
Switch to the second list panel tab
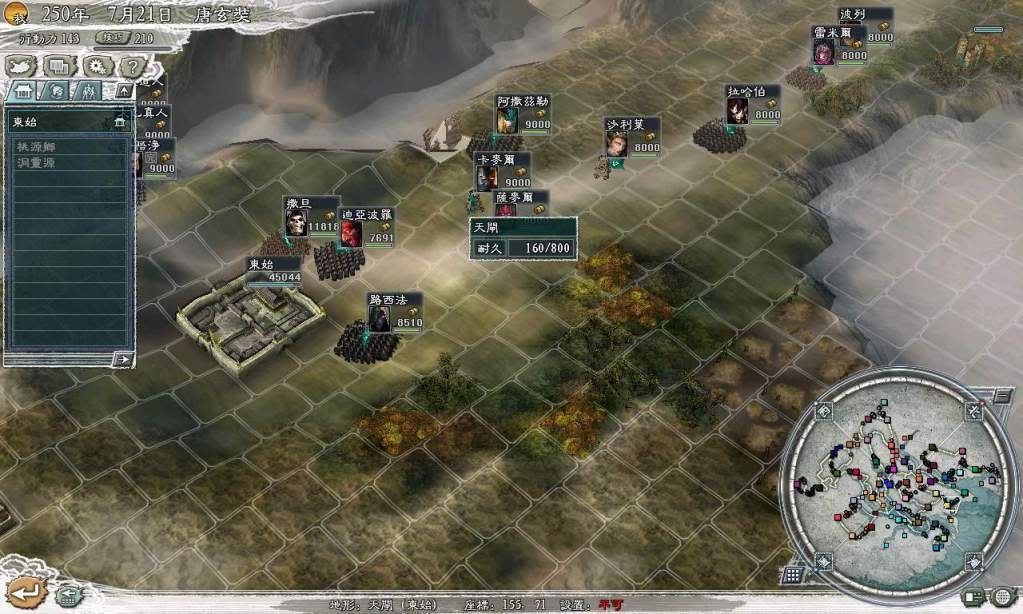[x=56, y=91]
